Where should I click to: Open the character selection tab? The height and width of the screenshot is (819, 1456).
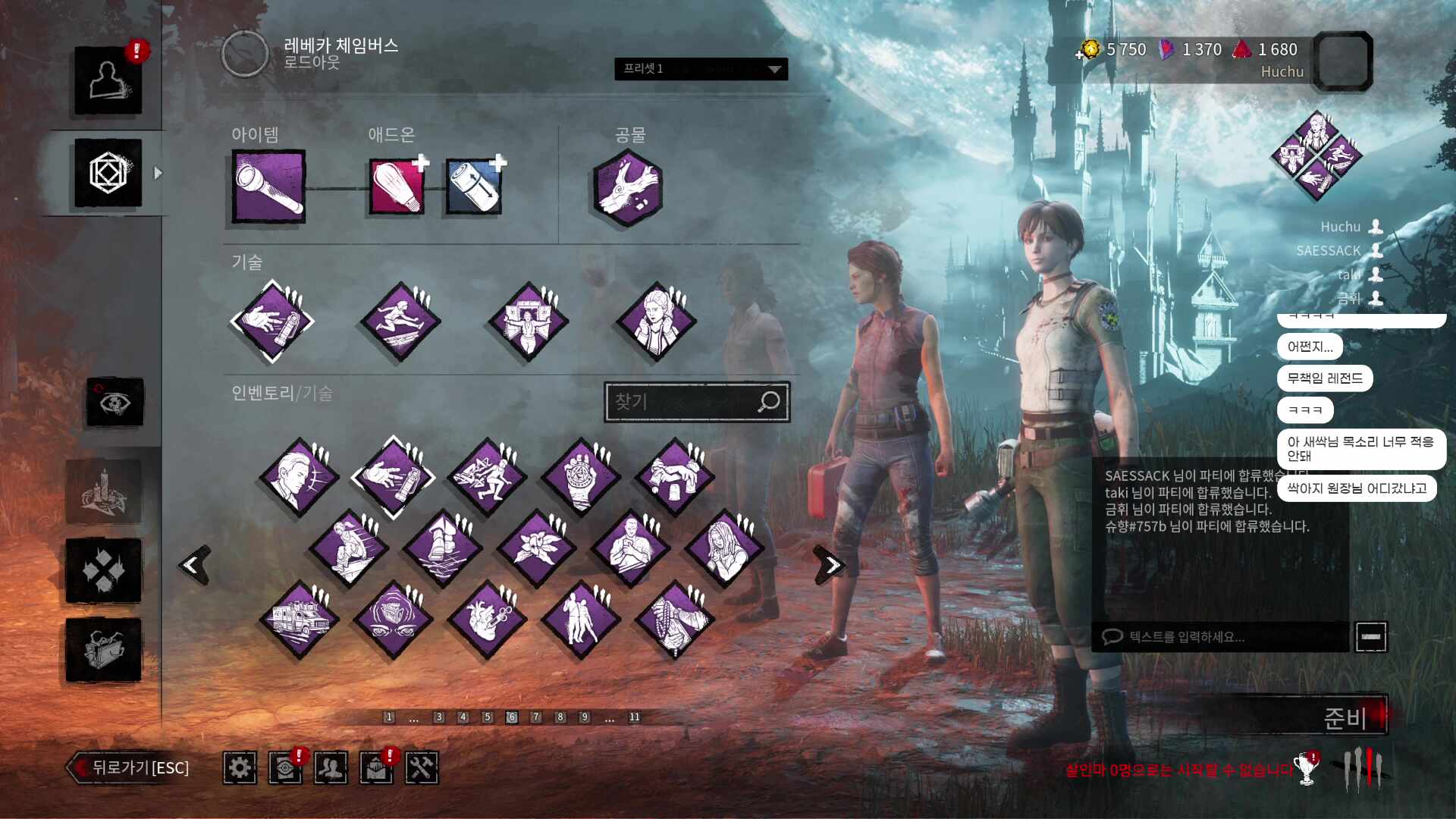(108, 81)
